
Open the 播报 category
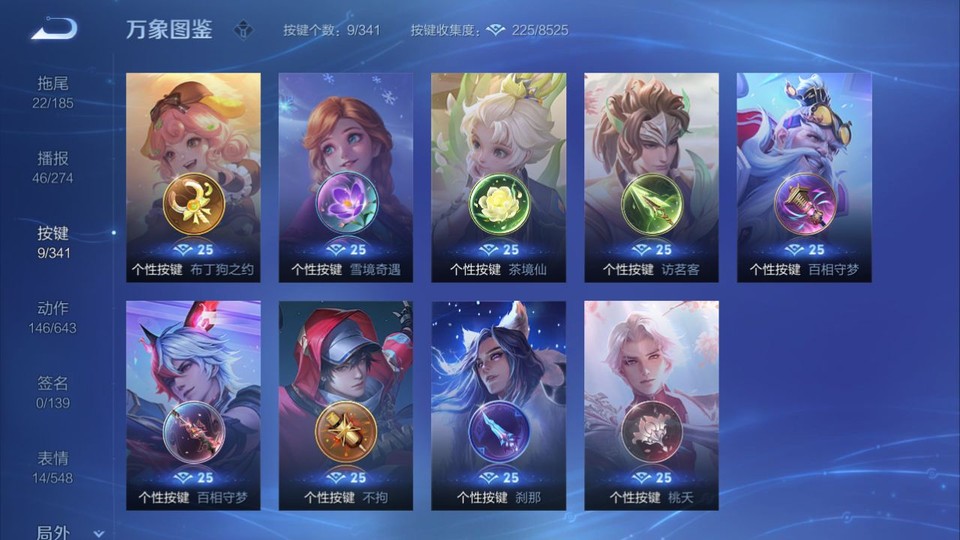tap(54, 166)
